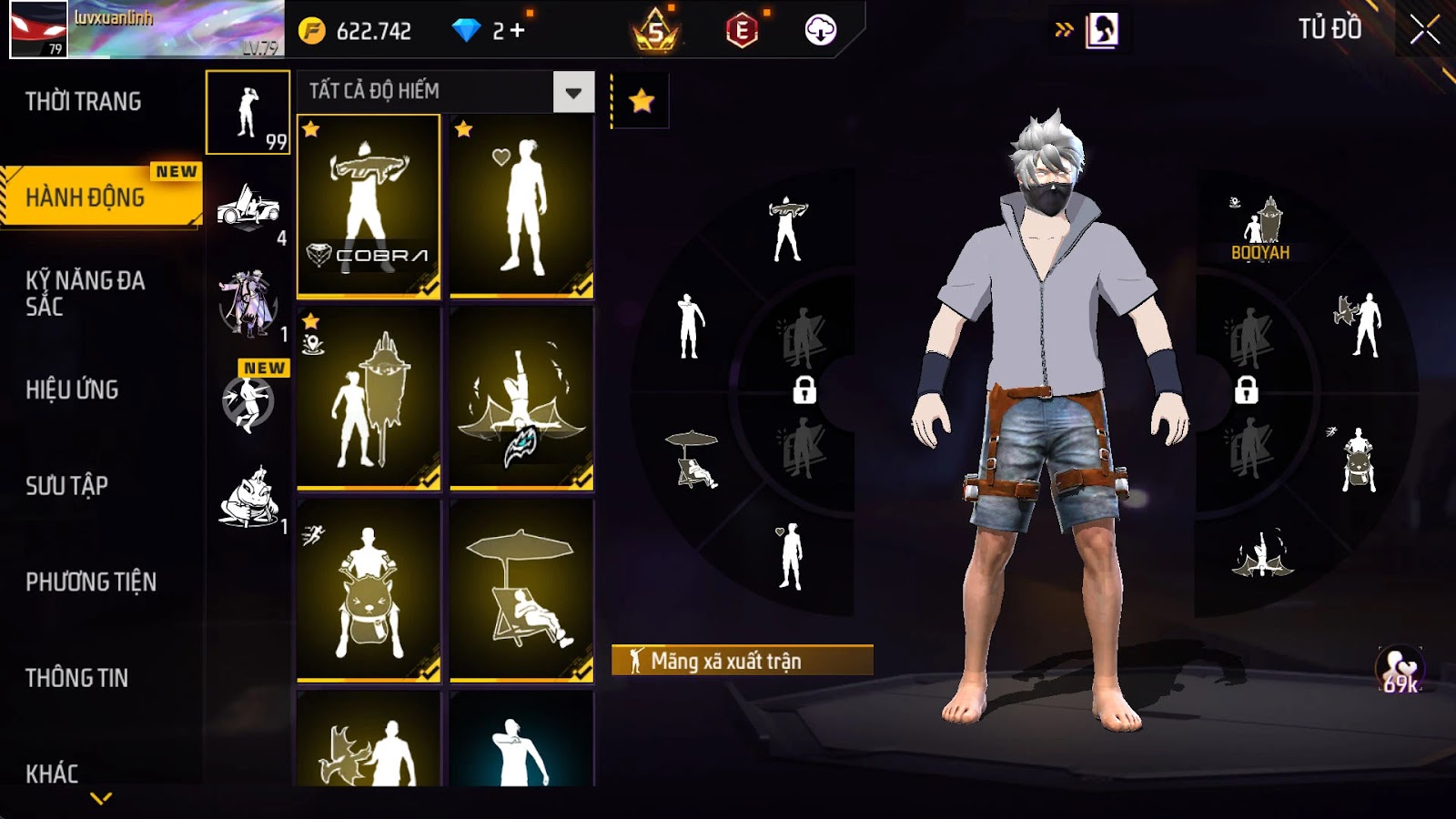
Task: Open the Thông Tin tab
Action: 77,678
